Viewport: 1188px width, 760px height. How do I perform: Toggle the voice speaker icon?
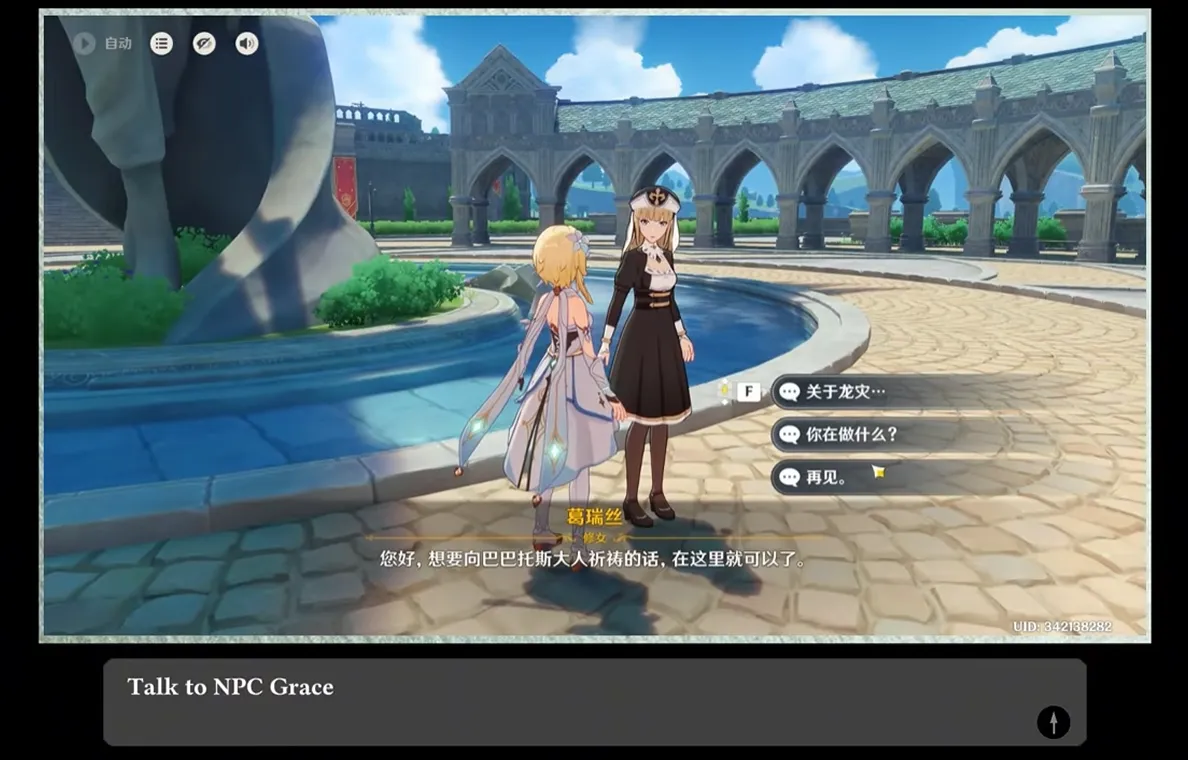[246, 43]
